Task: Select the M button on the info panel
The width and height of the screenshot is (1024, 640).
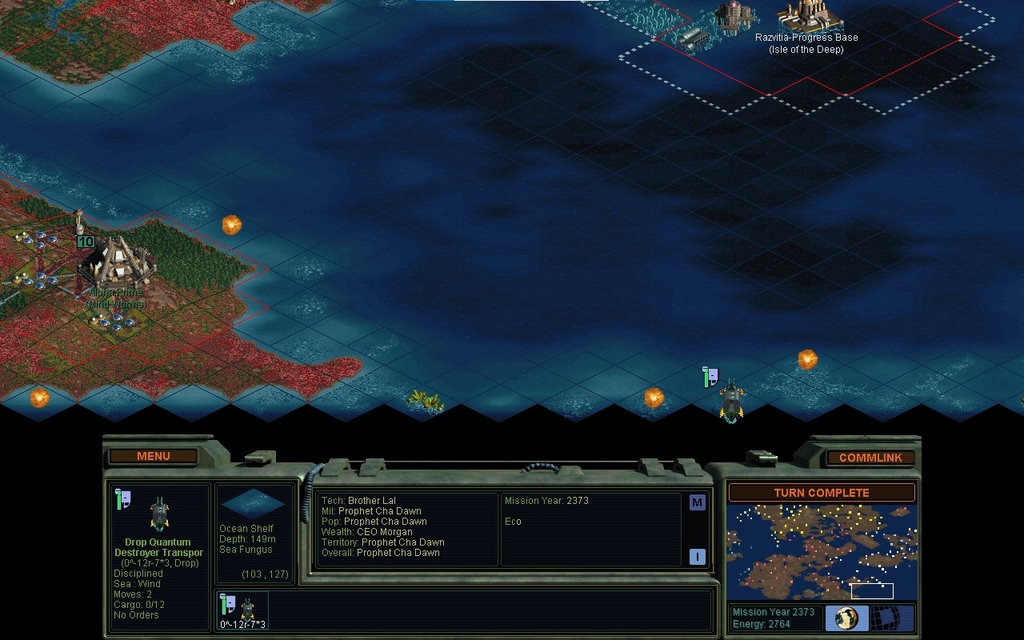Action: point(697,502)
